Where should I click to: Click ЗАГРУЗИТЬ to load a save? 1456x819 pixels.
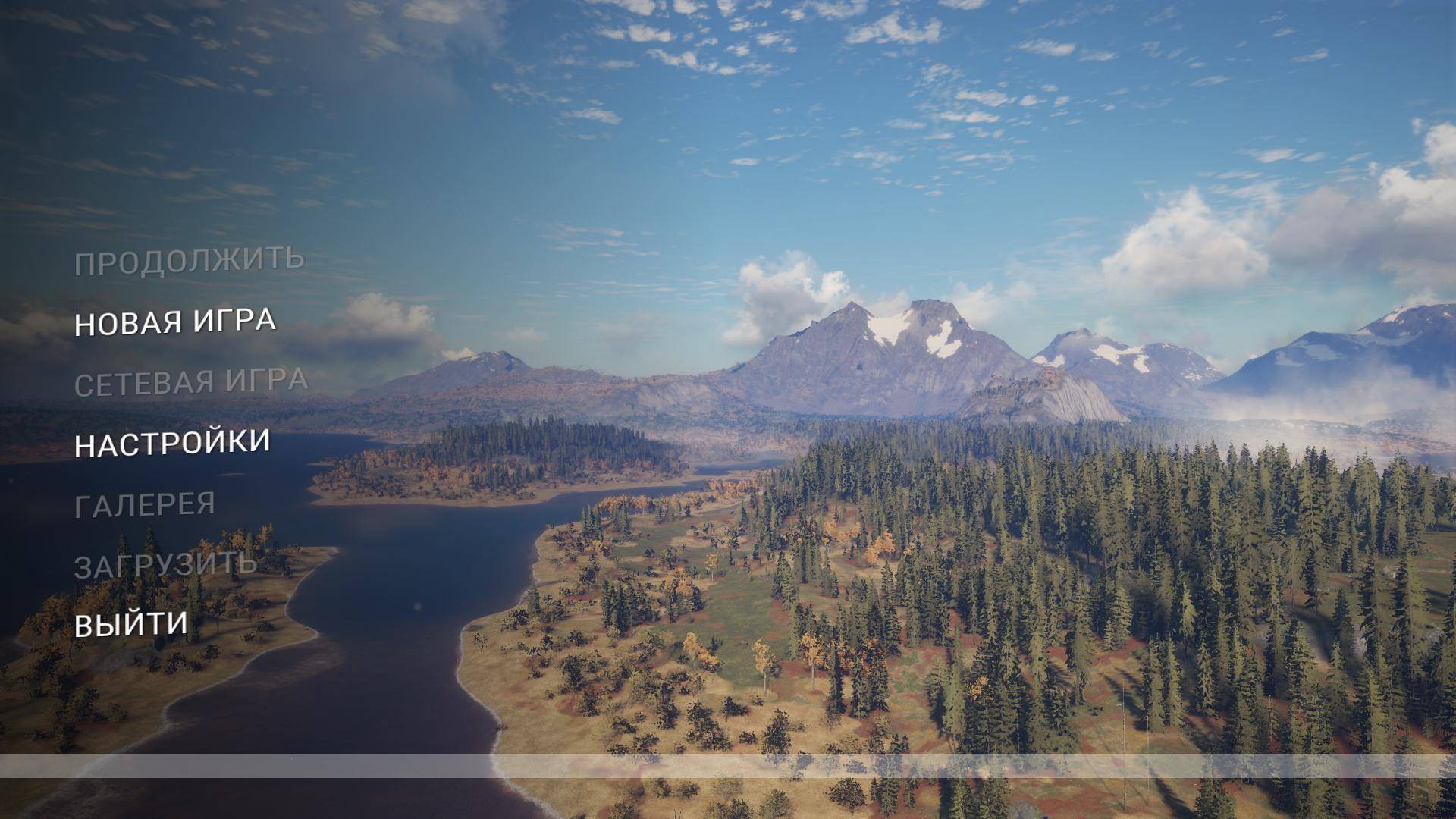[x=165, y=566]
